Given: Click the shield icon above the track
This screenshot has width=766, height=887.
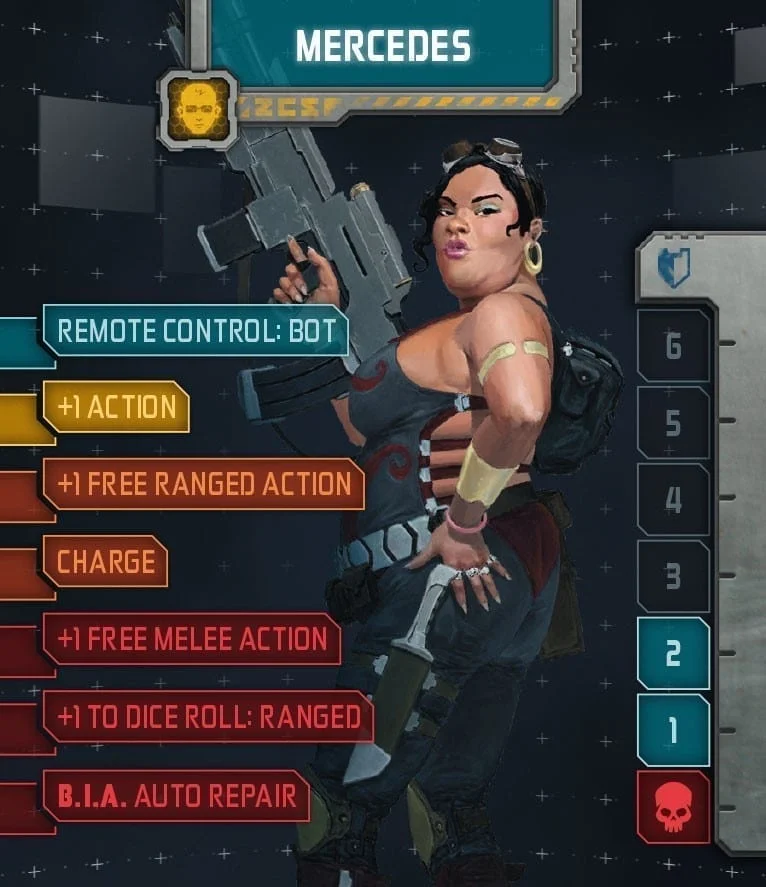Looking at the screenshot, I should [x=673, y=269].
